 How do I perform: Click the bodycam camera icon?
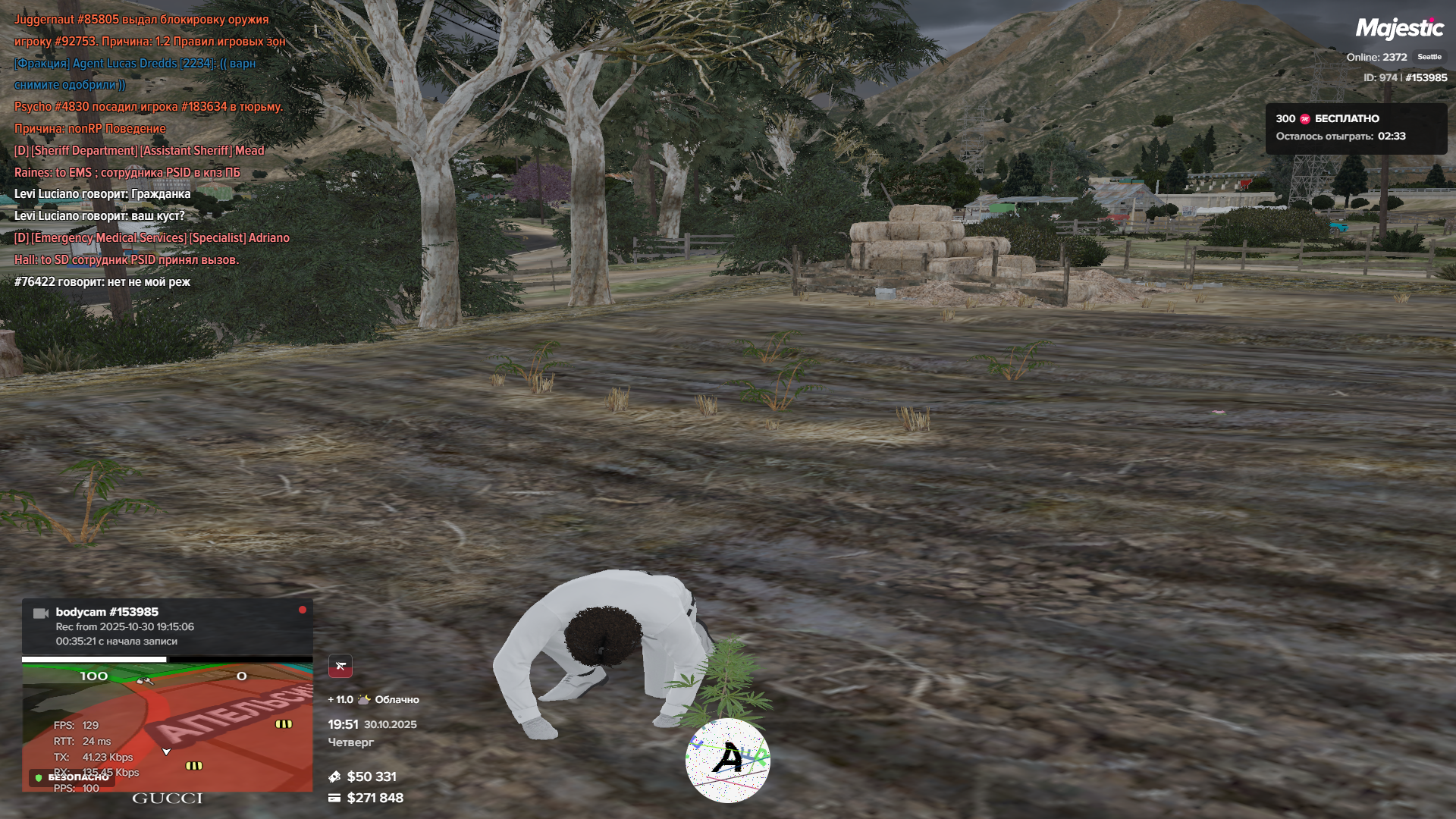[41, 613]
